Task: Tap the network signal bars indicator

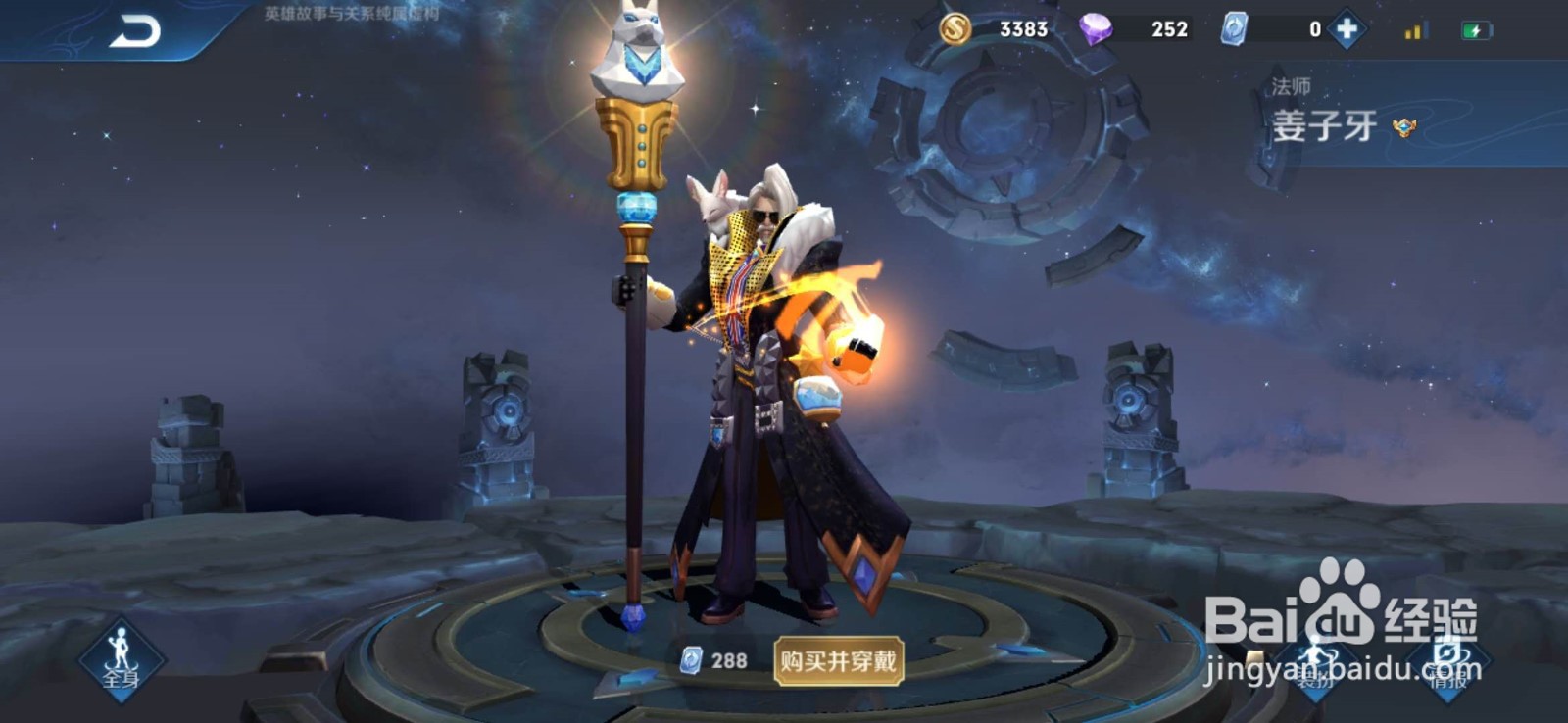Action: click(1414, 30)
